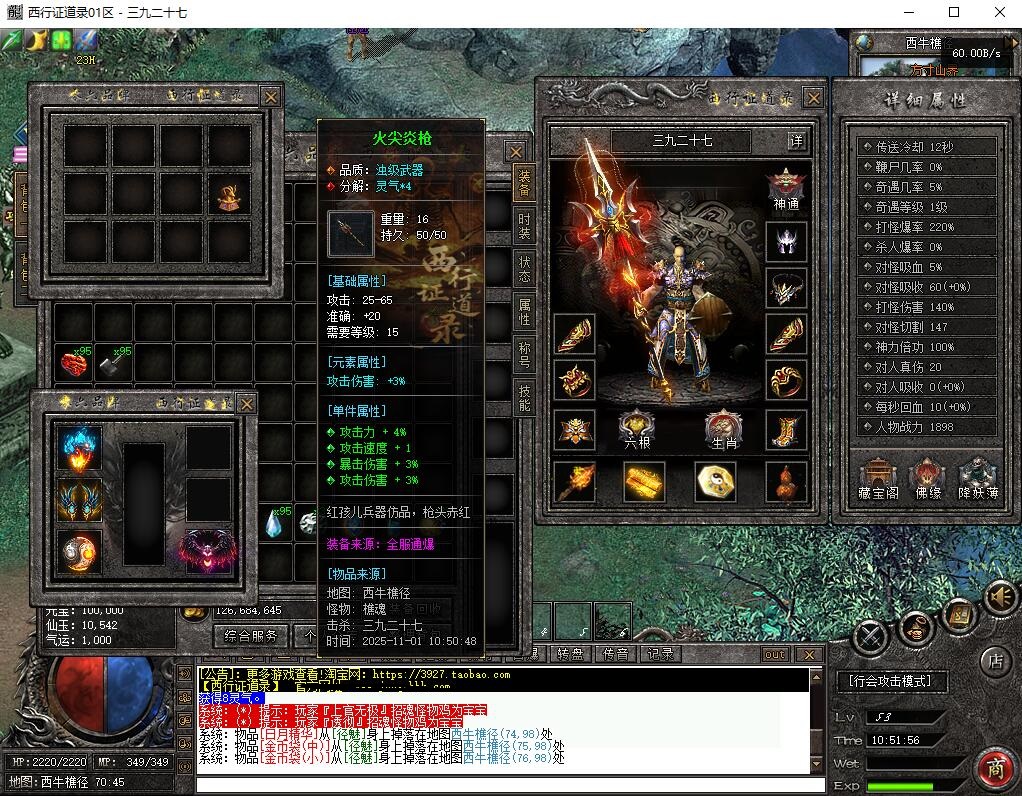Open the 降妖簿 demon register
Viewport: 1022px width, 796px height.
coord(978,478)
